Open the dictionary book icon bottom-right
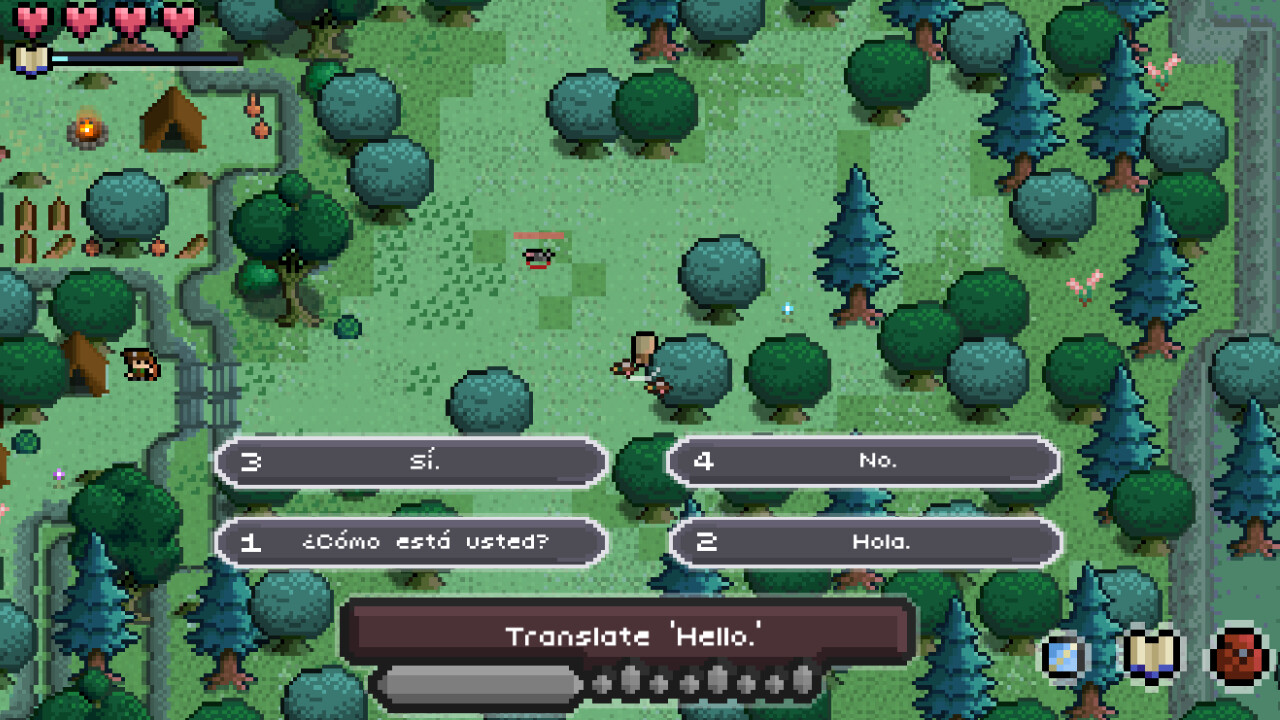The width and height of the screenshot is (1280, 720). tap(1151, 655)
